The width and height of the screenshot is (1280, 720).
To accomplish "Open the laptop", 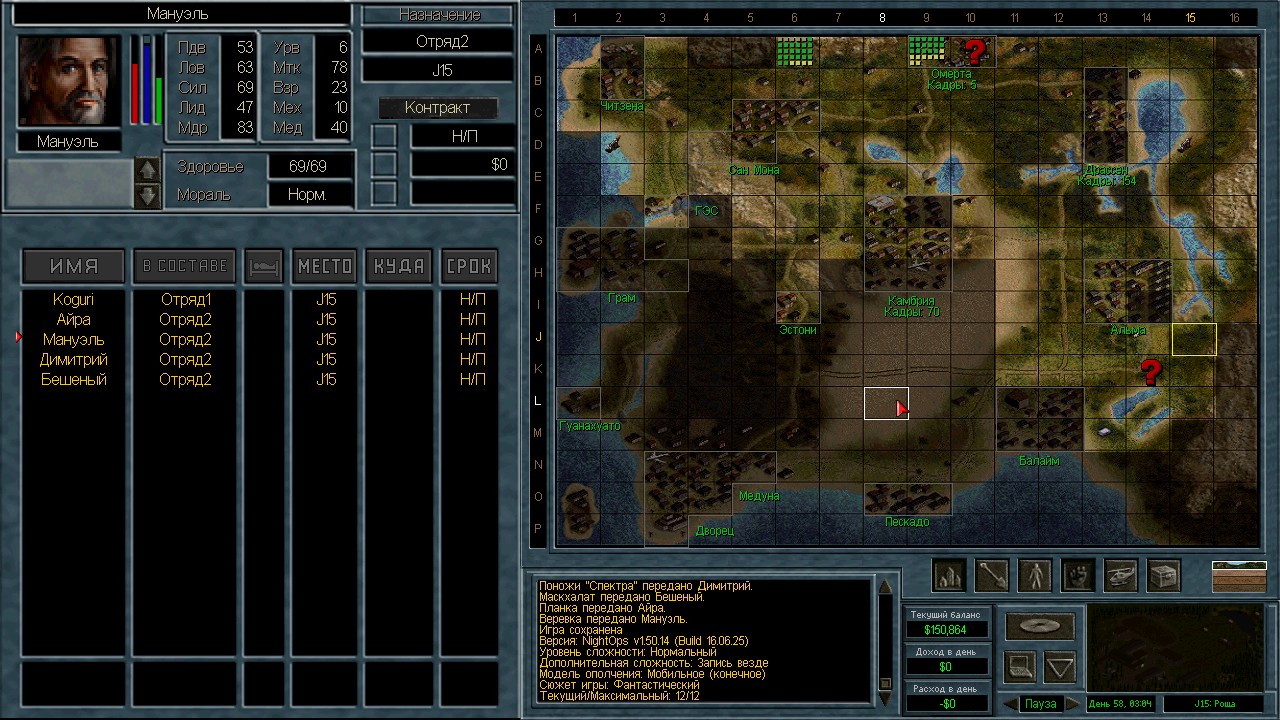I will tap(1020, 665).
